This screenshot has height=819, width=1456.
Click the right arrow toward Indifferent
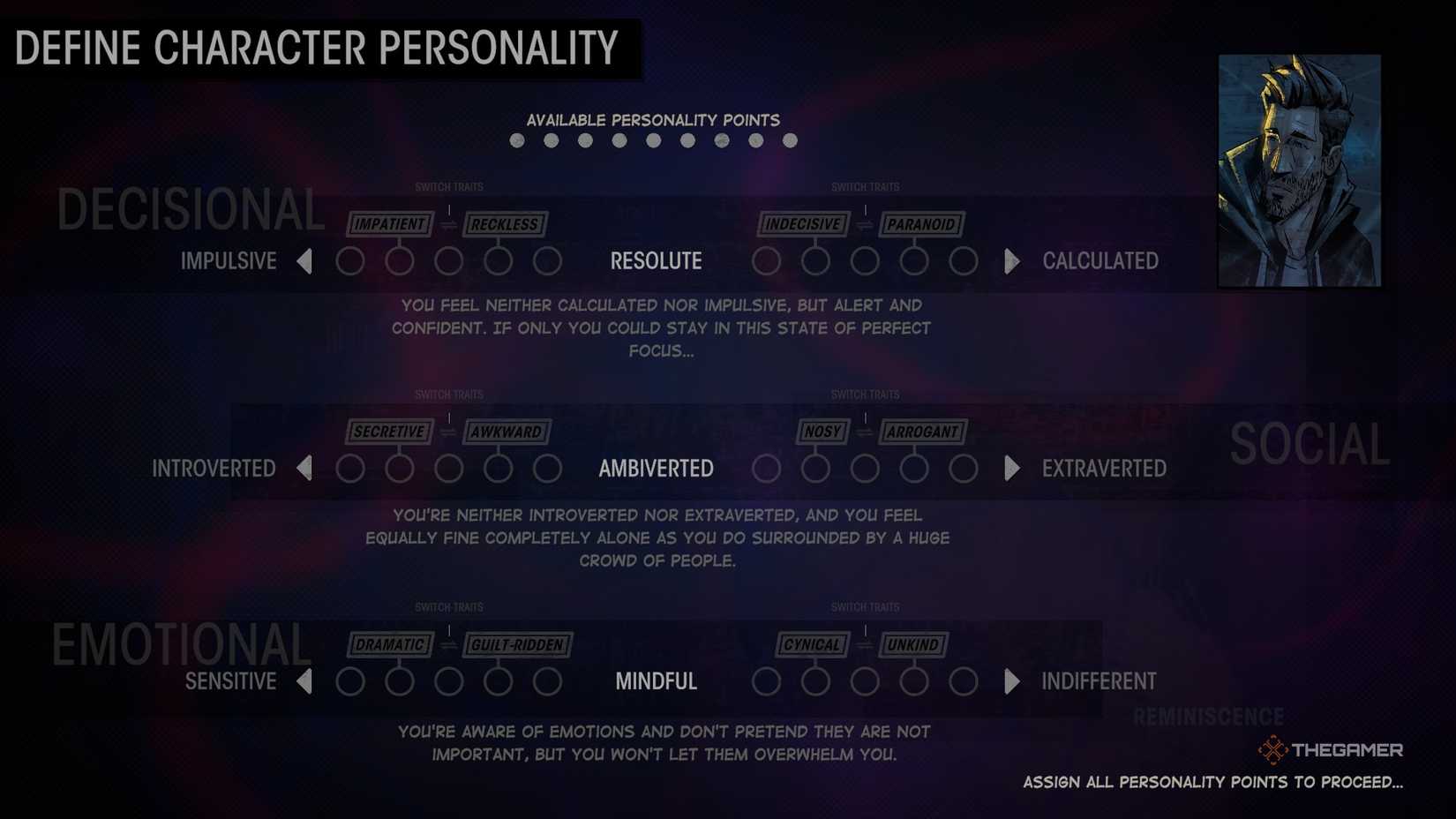[x=1011, y=681]
